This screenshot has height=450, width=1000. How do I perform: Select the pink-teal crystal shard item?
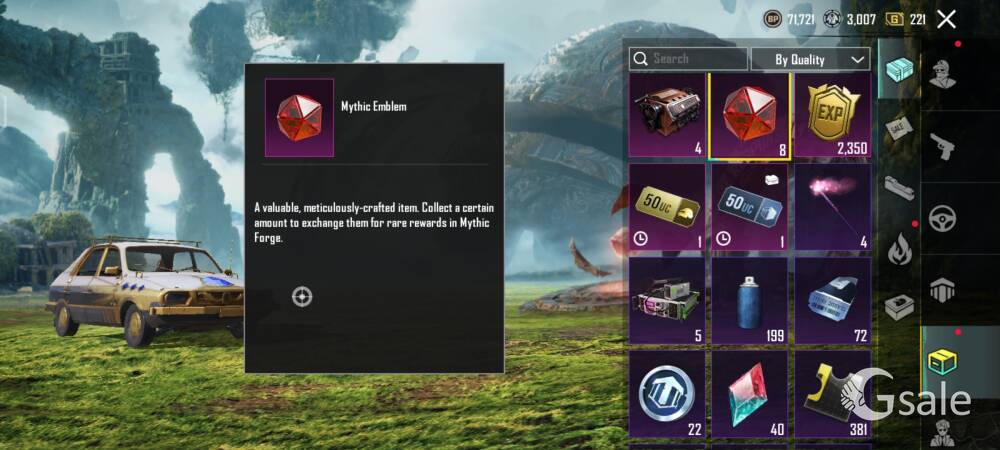750,392
